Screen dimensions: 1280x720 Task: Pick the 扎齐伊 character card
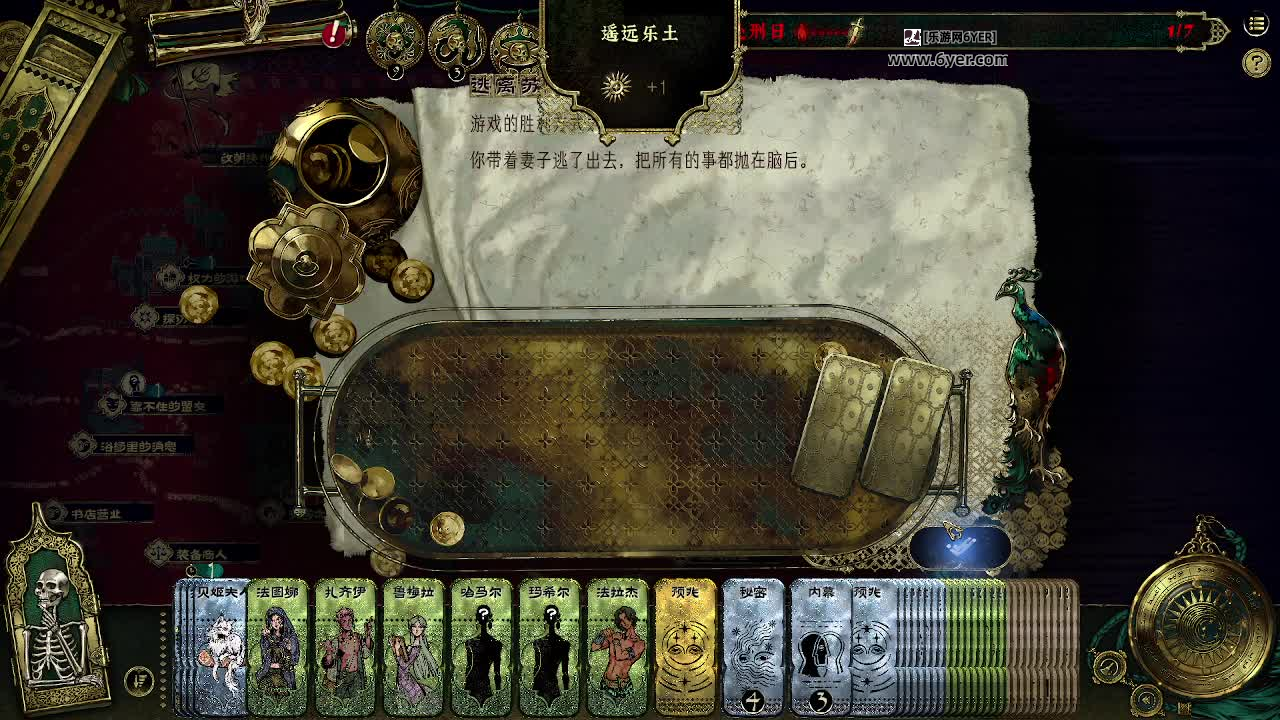tap(346, 647)
